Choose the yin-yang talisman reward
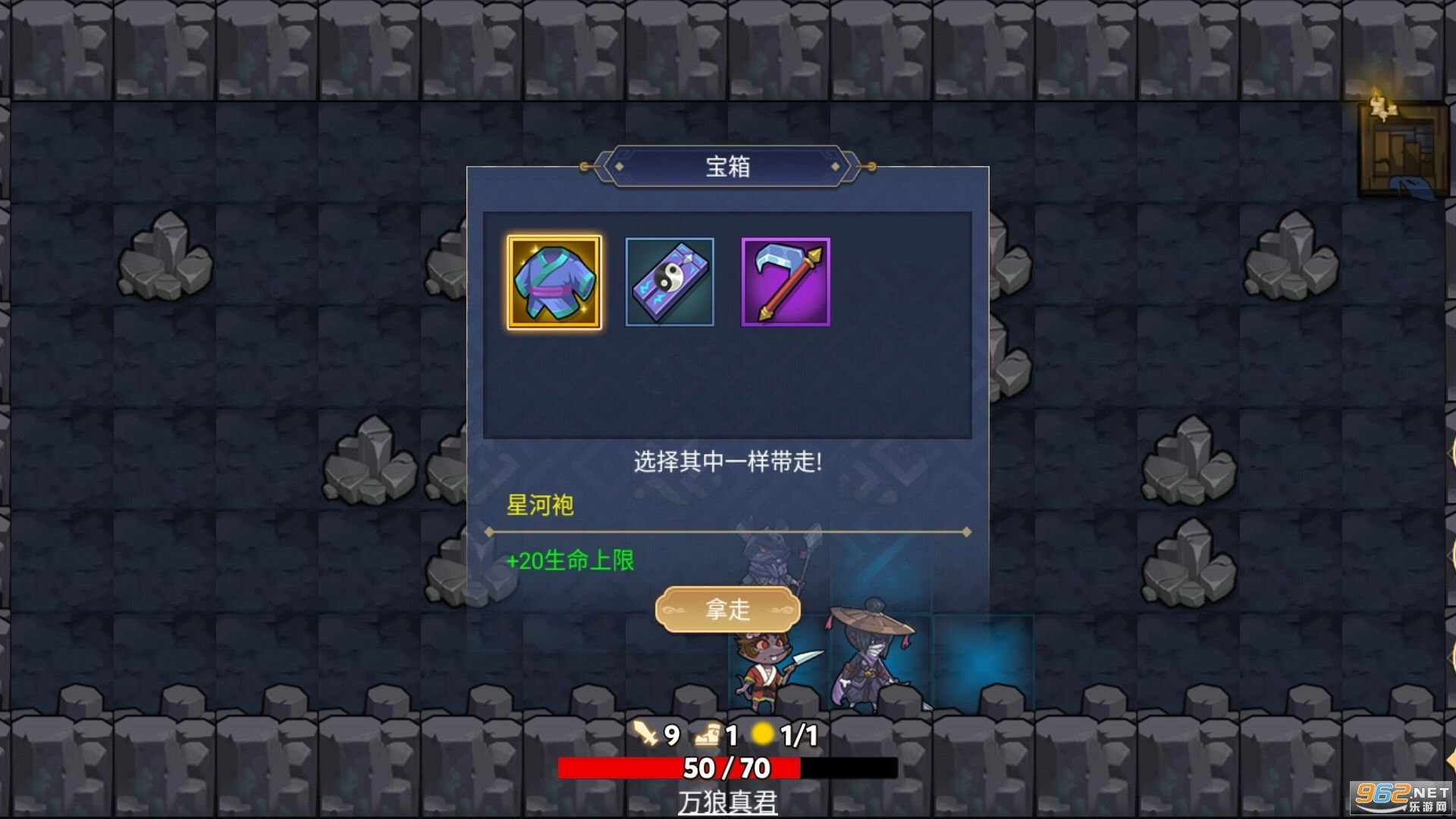The height and width of the screenshot is (819, 1456). click(669, 281)
